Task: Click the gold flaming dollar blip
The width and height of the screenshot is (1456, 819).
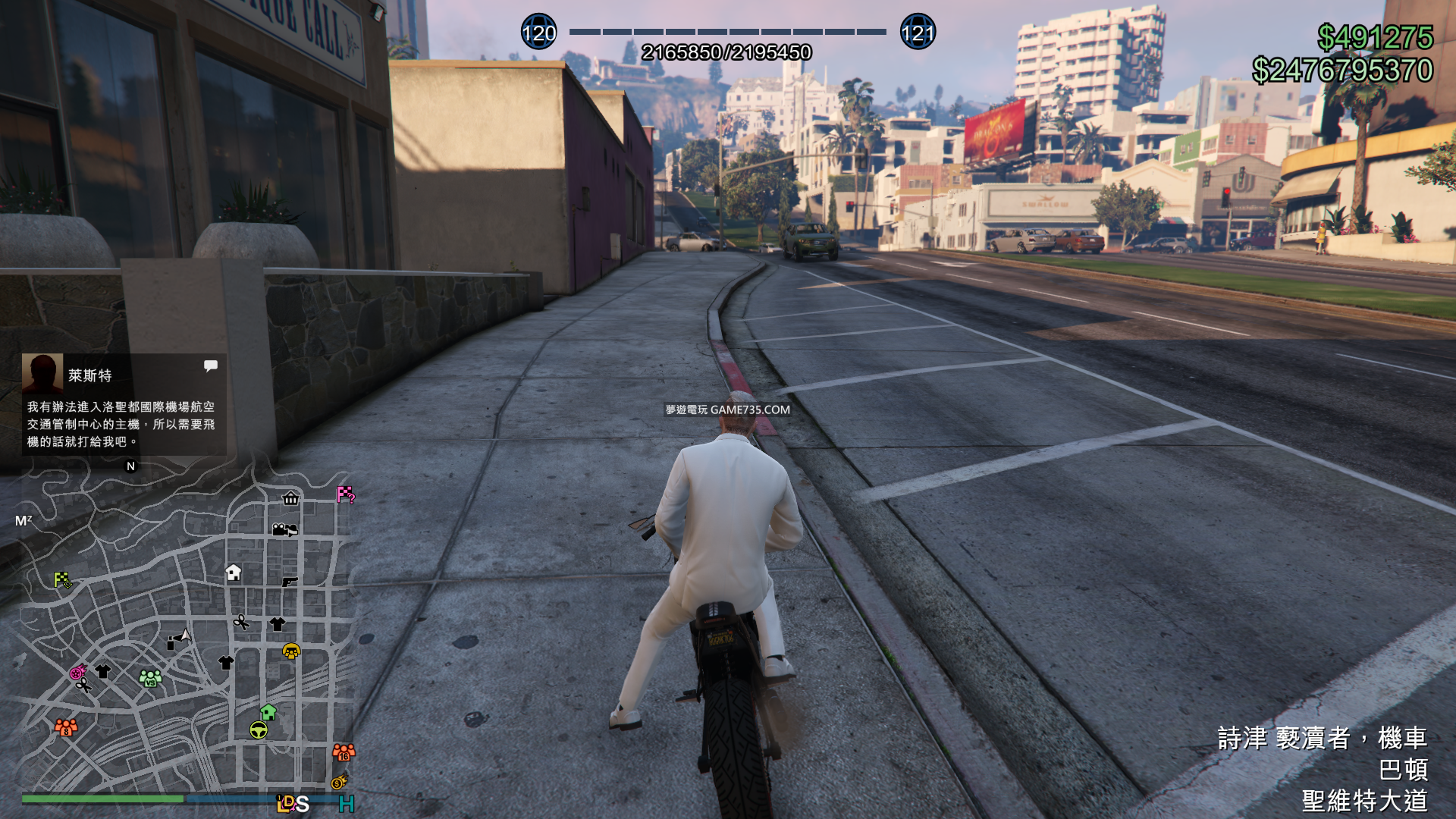Action: (x=339, y=782)
